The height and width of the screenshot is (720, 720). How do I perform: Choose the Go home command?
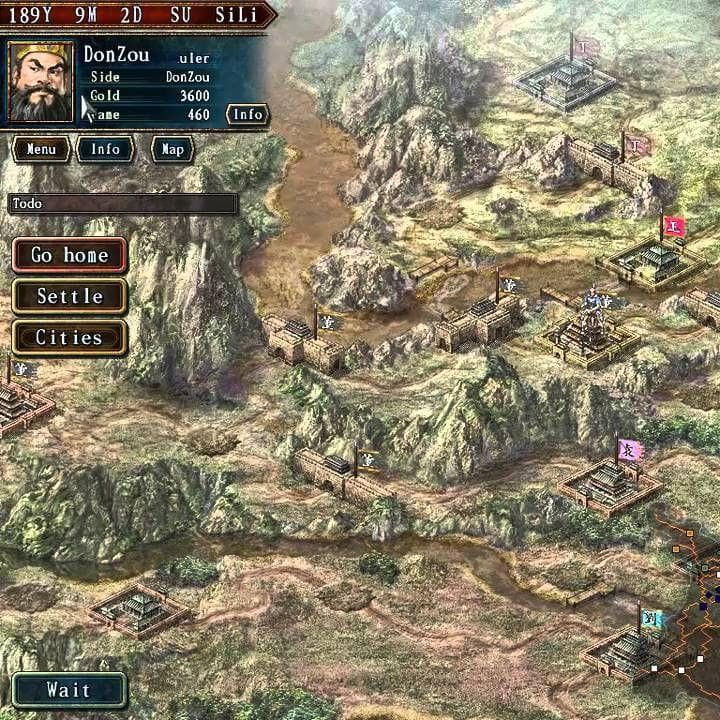[69, 255]
